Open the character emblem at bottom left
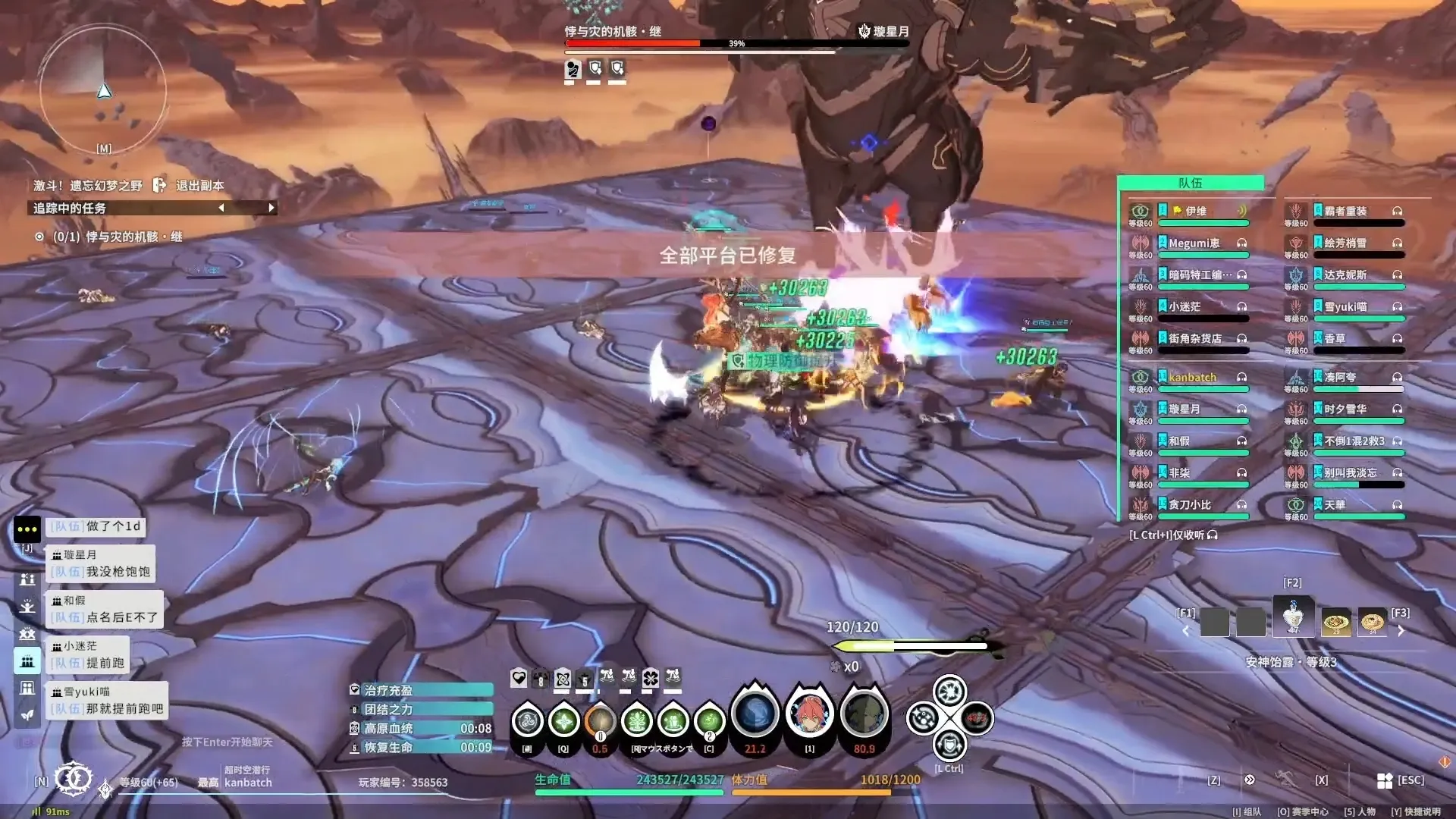This screenshot has width=1456, height=819. (74, 779)
